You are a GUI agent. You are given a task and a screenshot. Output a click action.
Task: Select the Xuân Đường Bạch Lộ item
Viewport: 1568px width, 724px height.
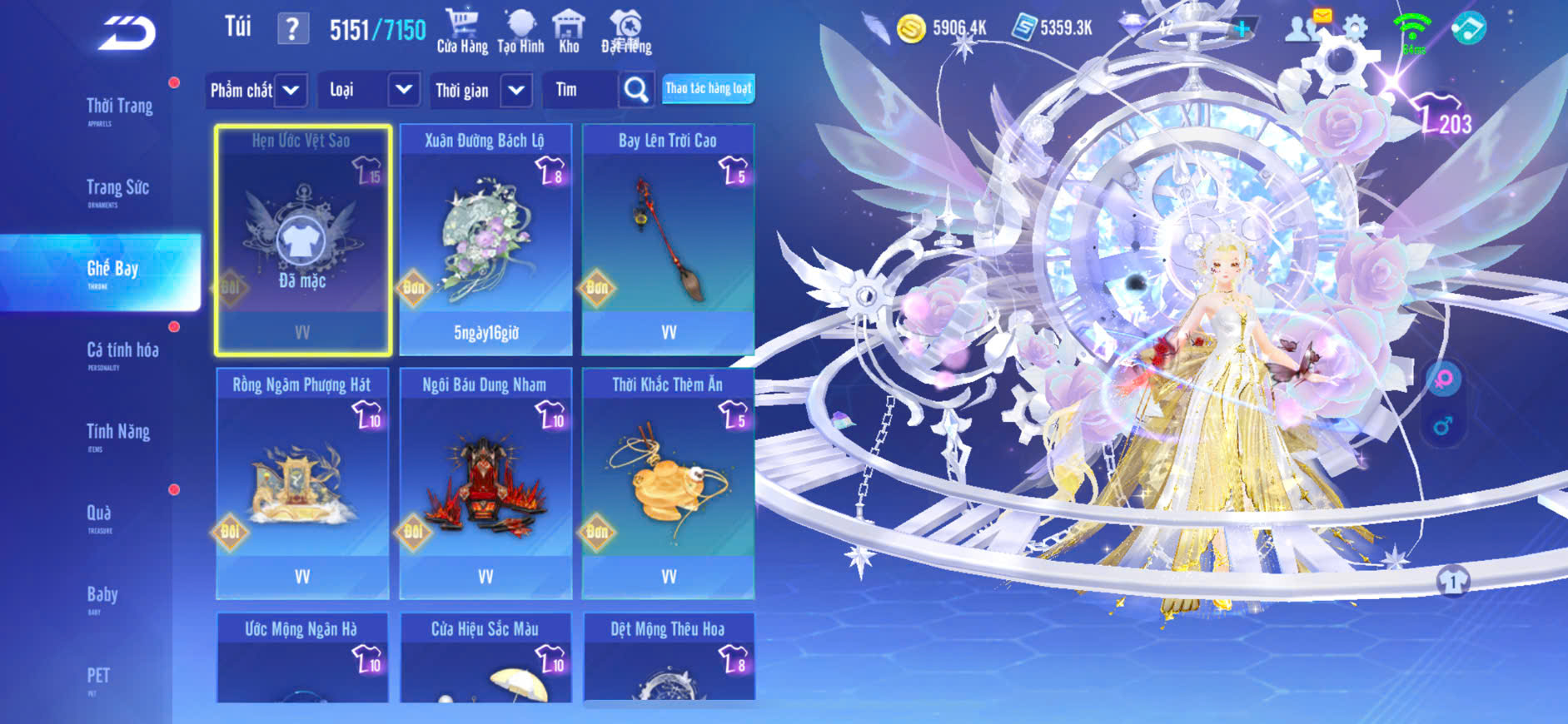click(x=485, y=240)
